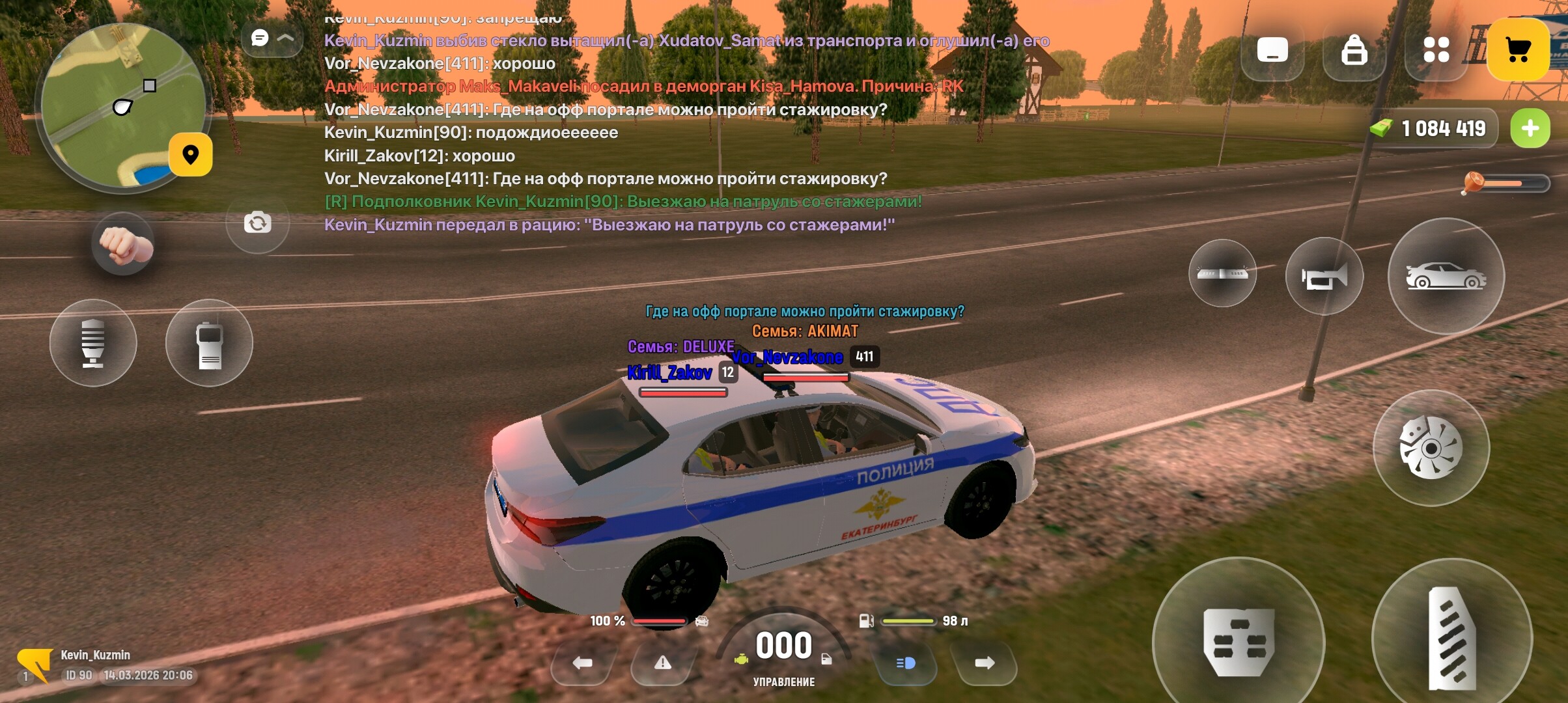Open the yellow shopping cart store
Viewport: 1568px width, 703px height.
[x=1517, y=49]
